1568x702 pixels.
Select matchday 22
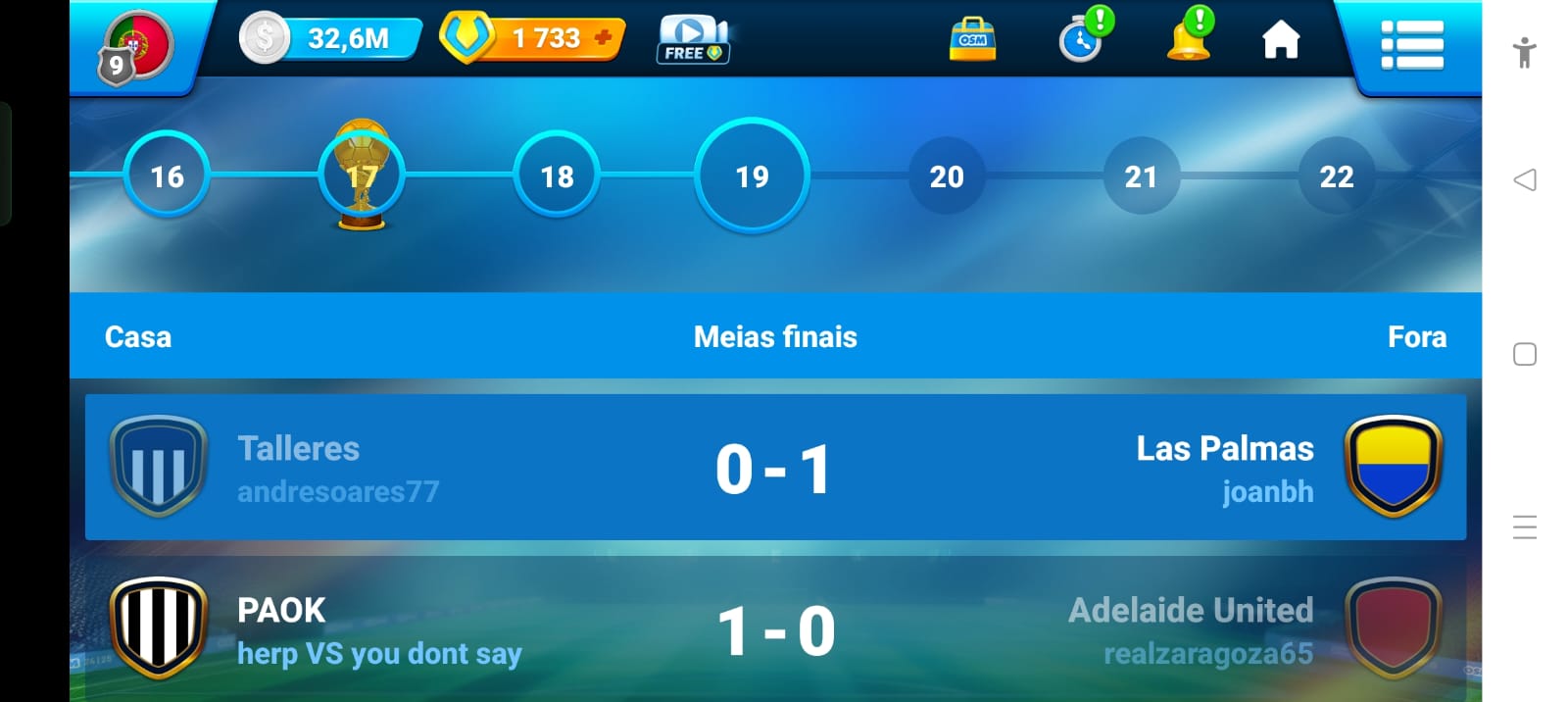(1336, 176)
